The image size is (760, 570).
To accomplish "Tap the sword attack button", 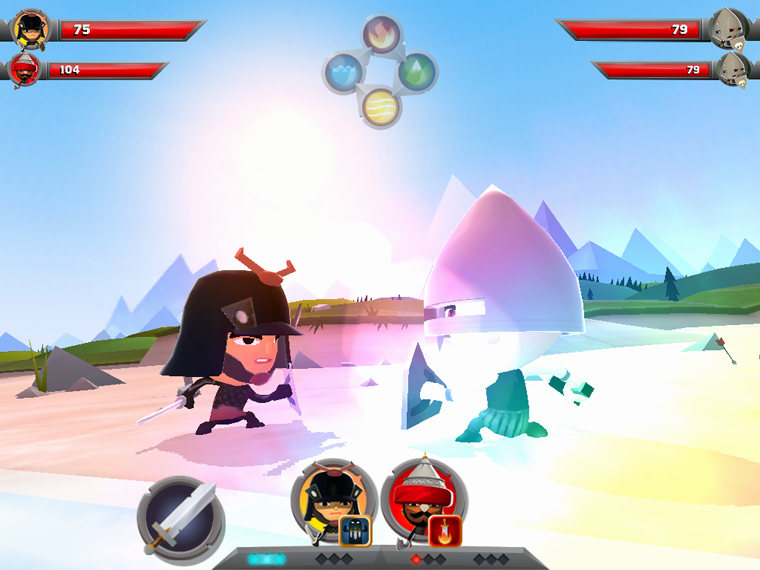I will (x=181, y=520).
